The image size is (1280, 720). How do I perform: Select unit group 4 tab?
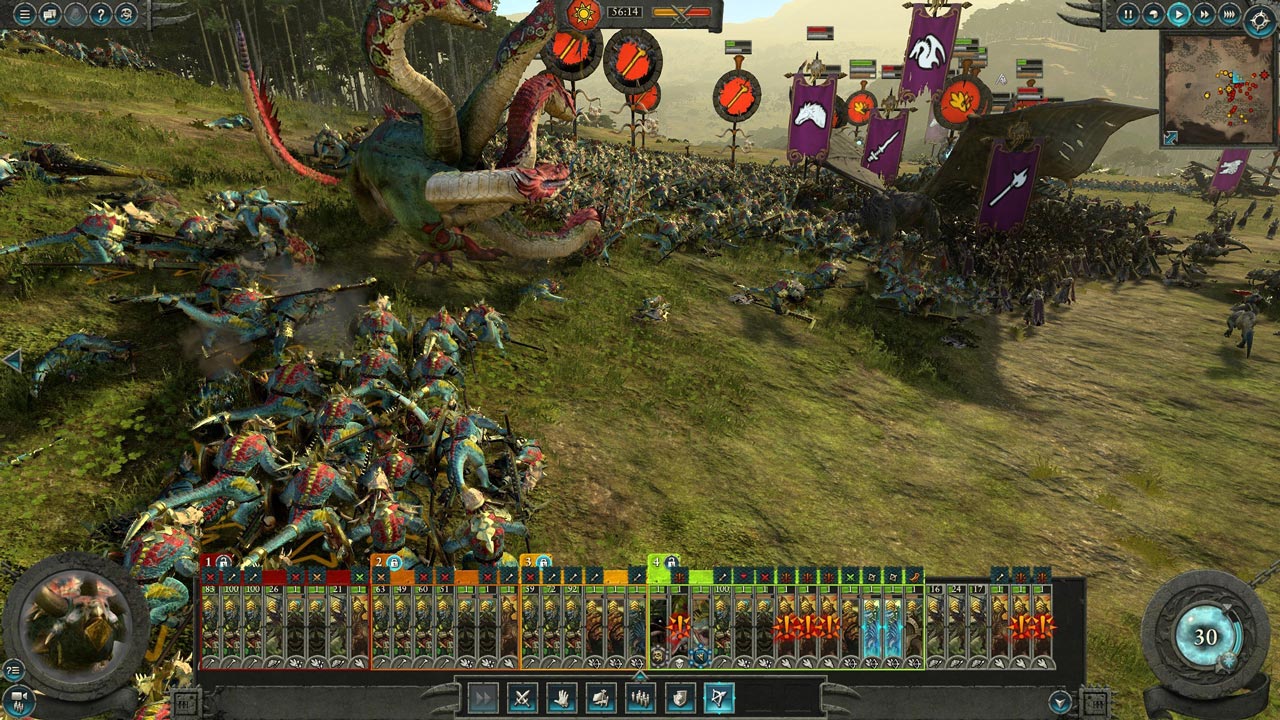coord(664,562)
